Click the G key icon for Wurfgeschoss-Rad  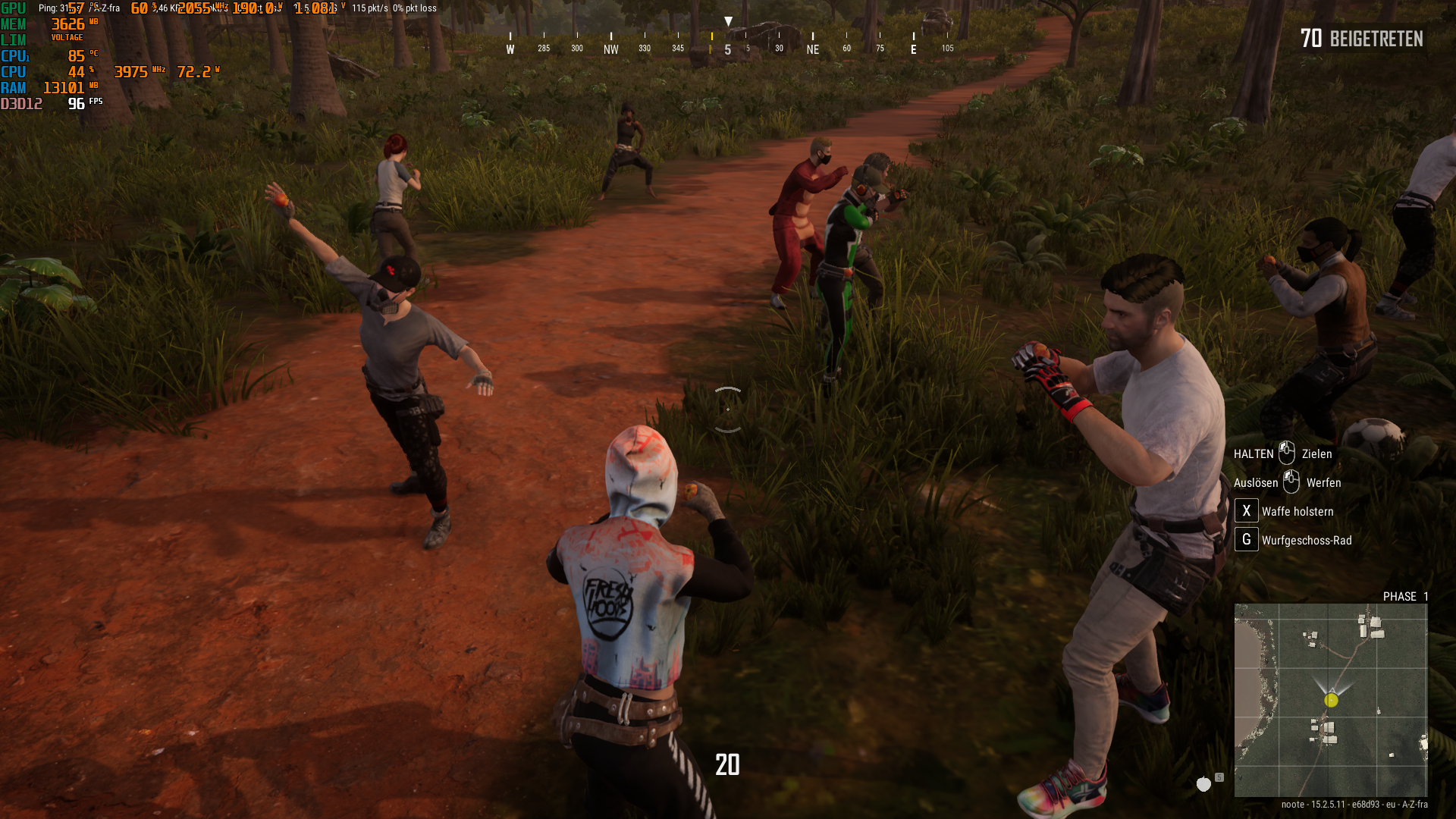pyautogui.click(x=1246, y=540)
